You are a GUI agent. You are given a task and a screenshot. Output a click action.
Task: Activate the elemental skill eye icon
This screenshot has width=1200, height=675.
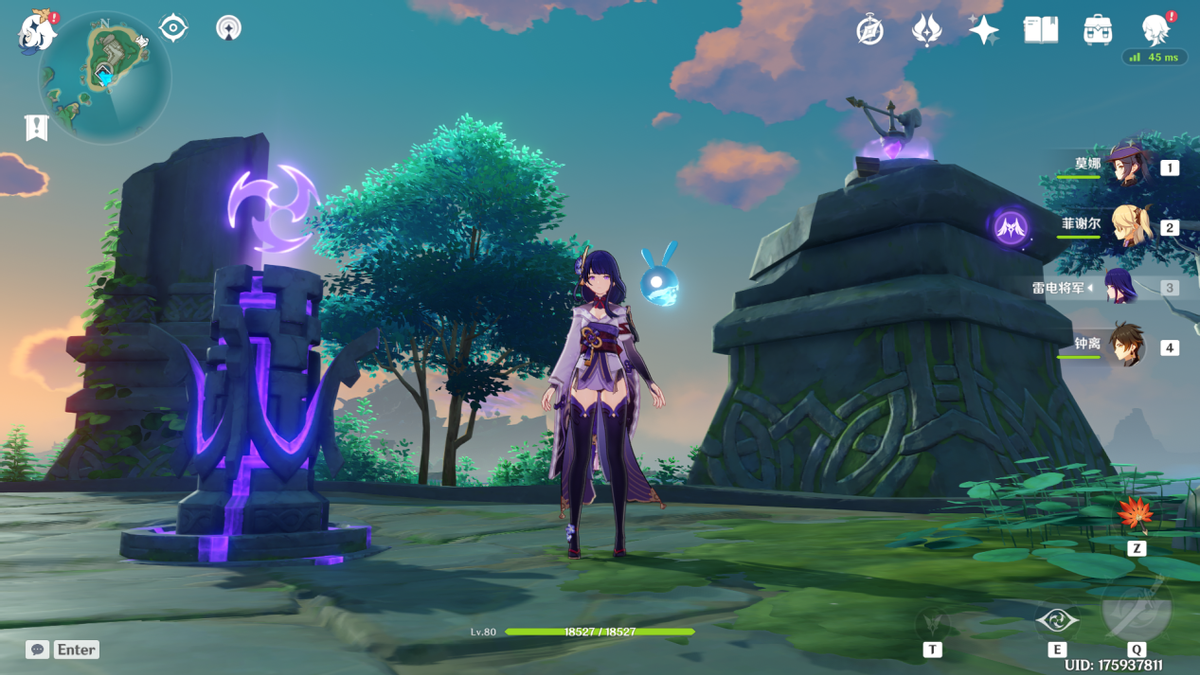1057,622
